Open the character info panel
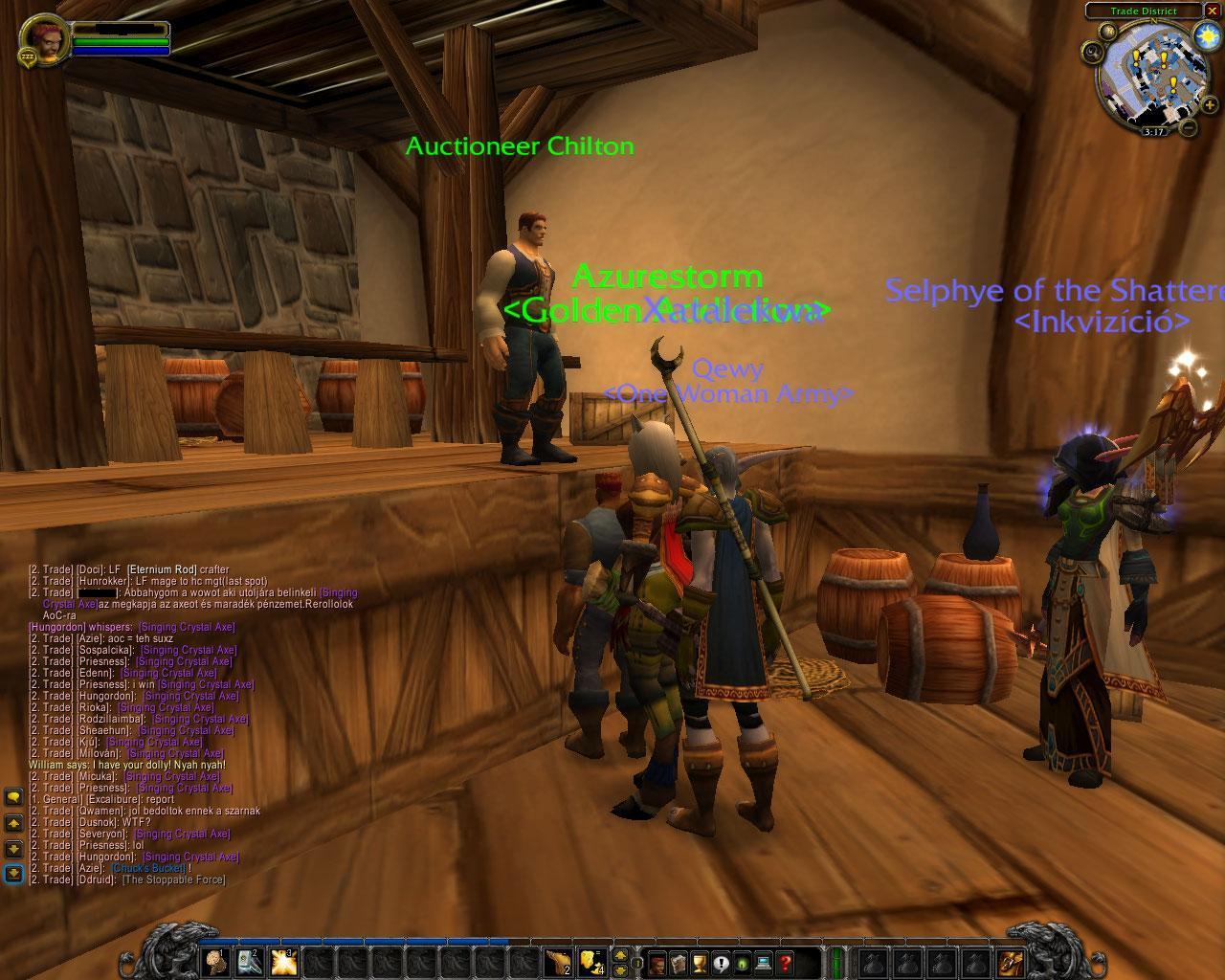This screenshot has height=980, width=1225. coord(657,962)
